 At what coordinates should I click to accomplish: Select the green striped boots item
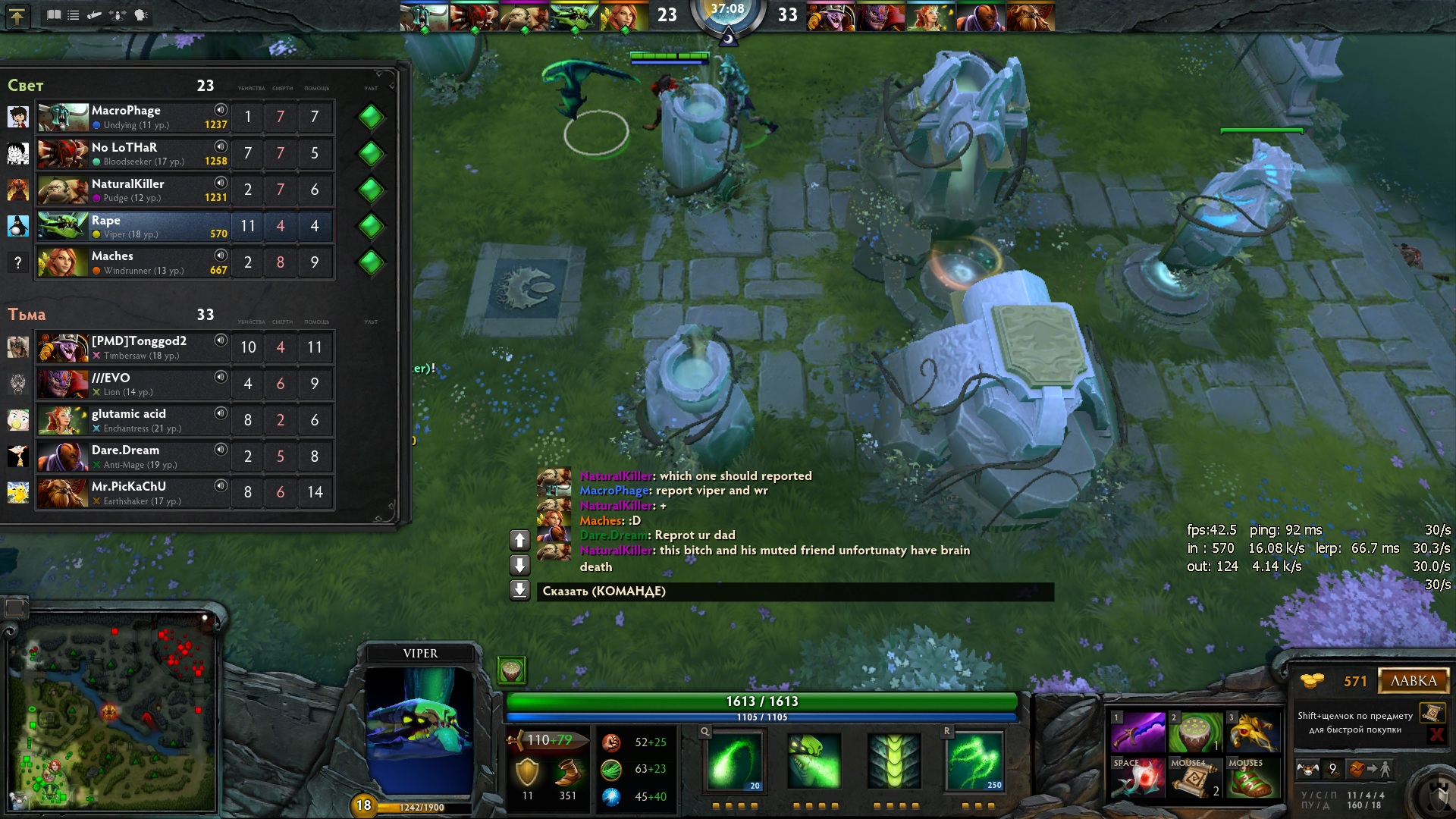tap(1253, 777)
